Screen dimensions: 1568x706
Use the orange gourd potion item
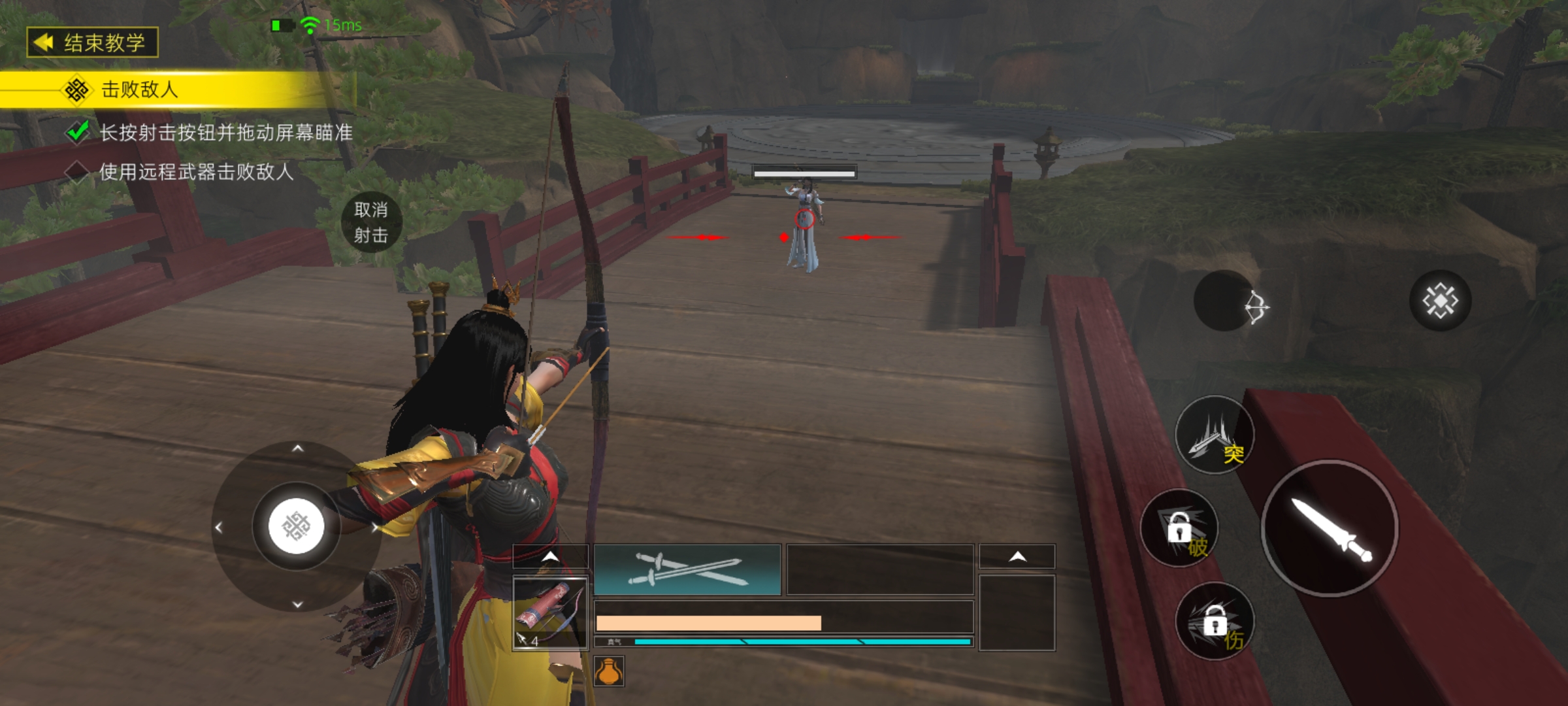click(609, 671)
